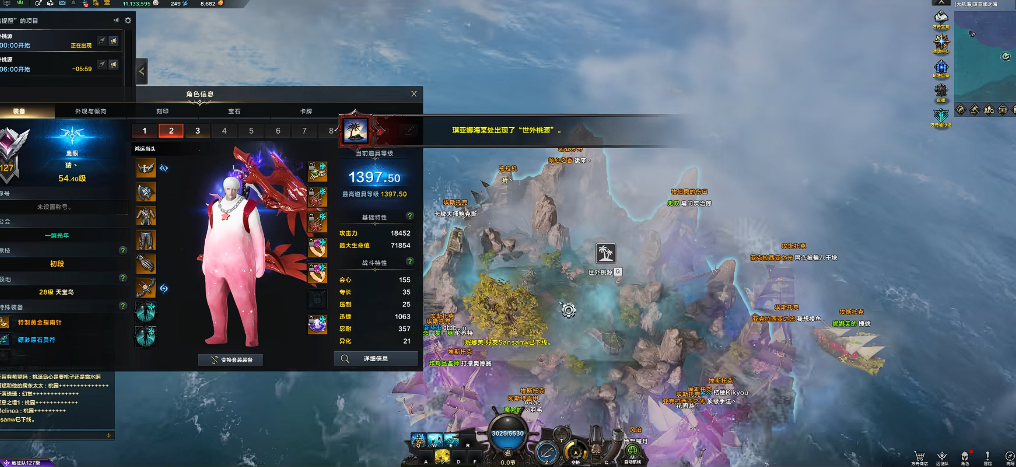Select the helmet equipment slot
1016x467 pixels.
[146, 167]
